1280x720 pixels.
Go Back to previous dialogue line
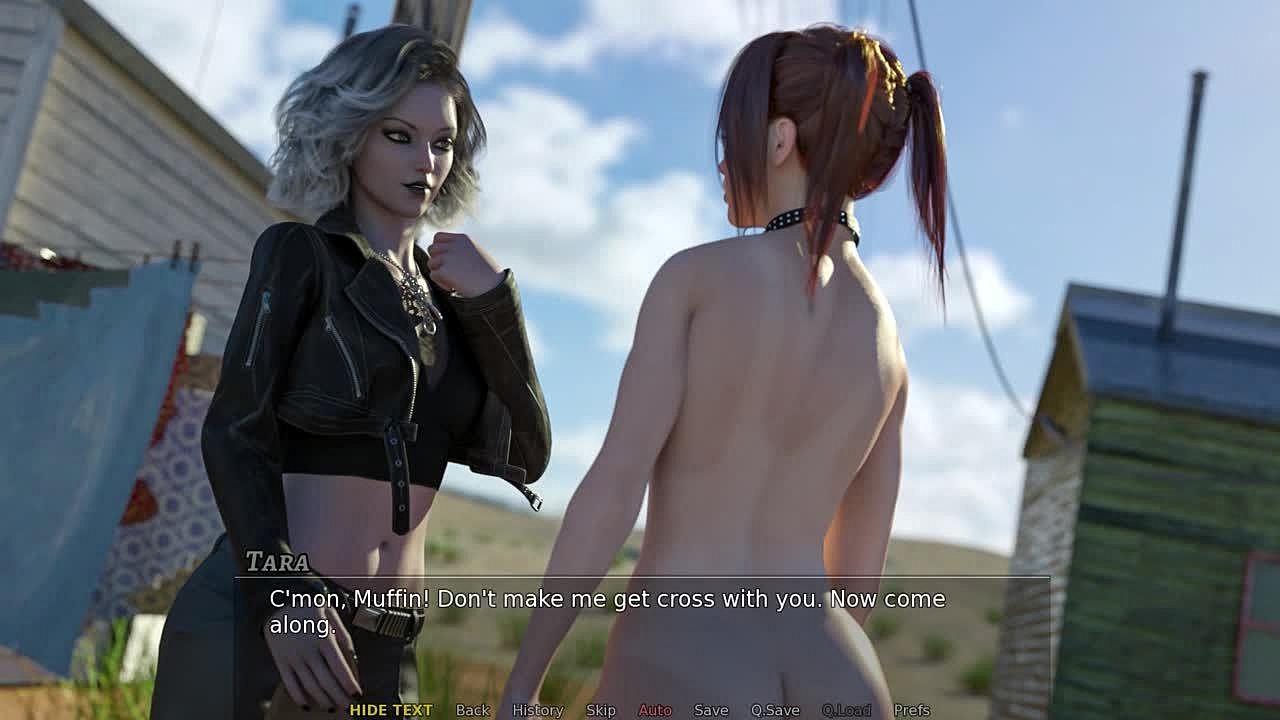(473, 710)
